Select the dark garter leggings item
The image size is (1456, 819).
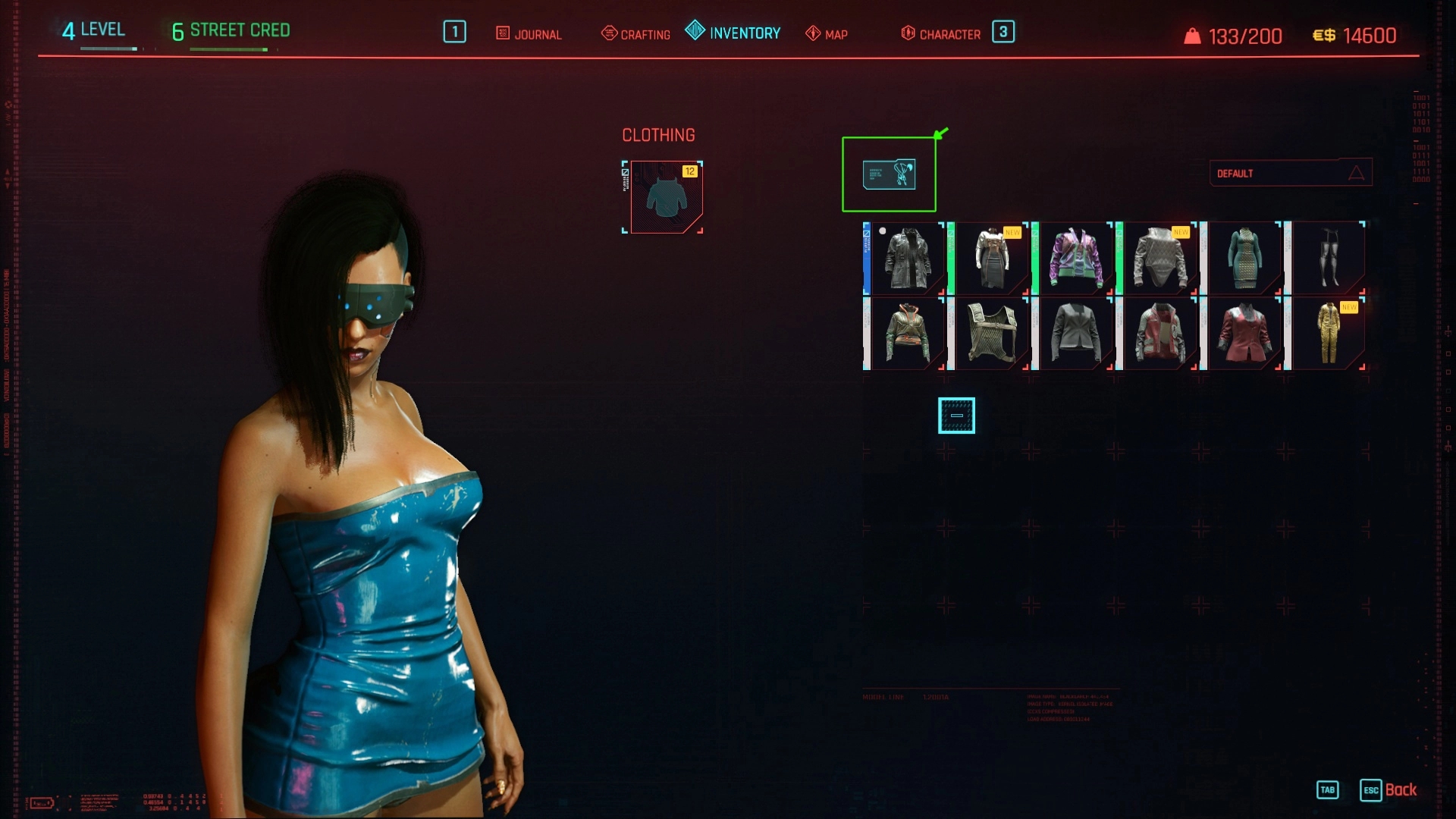pos(1329,259)
